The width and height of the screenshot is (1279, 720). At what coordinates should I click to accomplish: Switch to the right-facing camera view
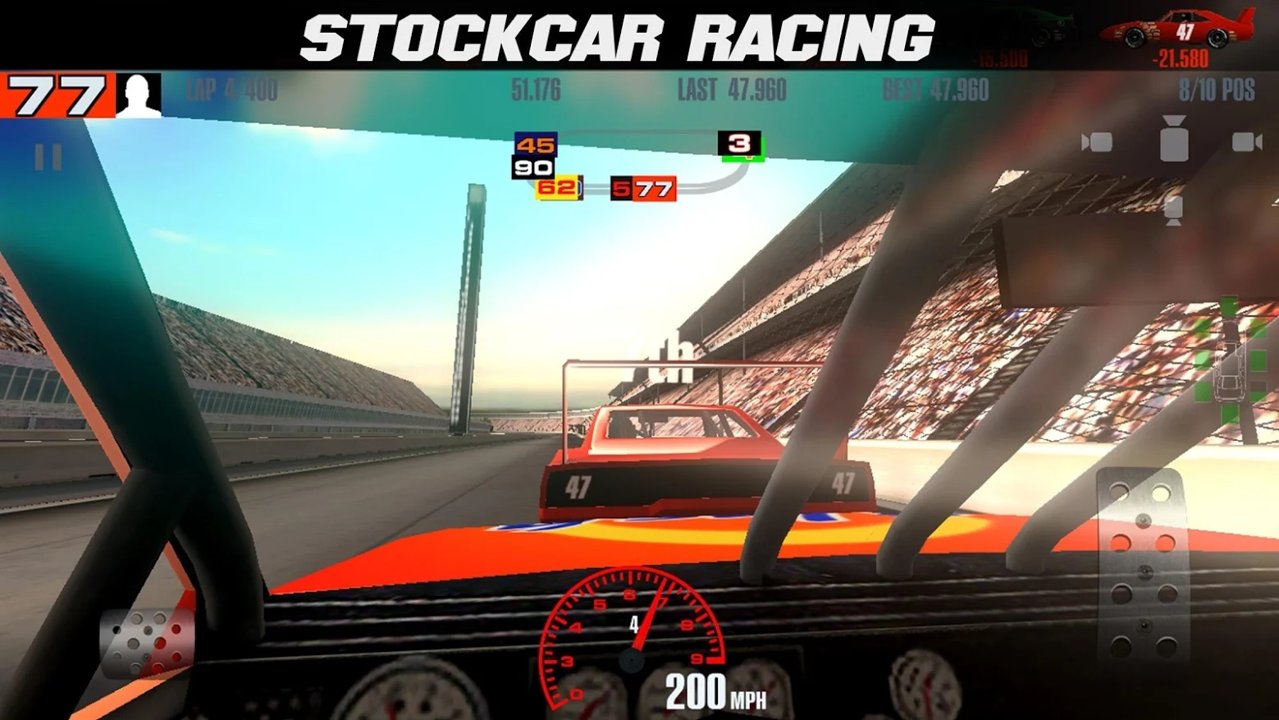tap(1247, 142)
